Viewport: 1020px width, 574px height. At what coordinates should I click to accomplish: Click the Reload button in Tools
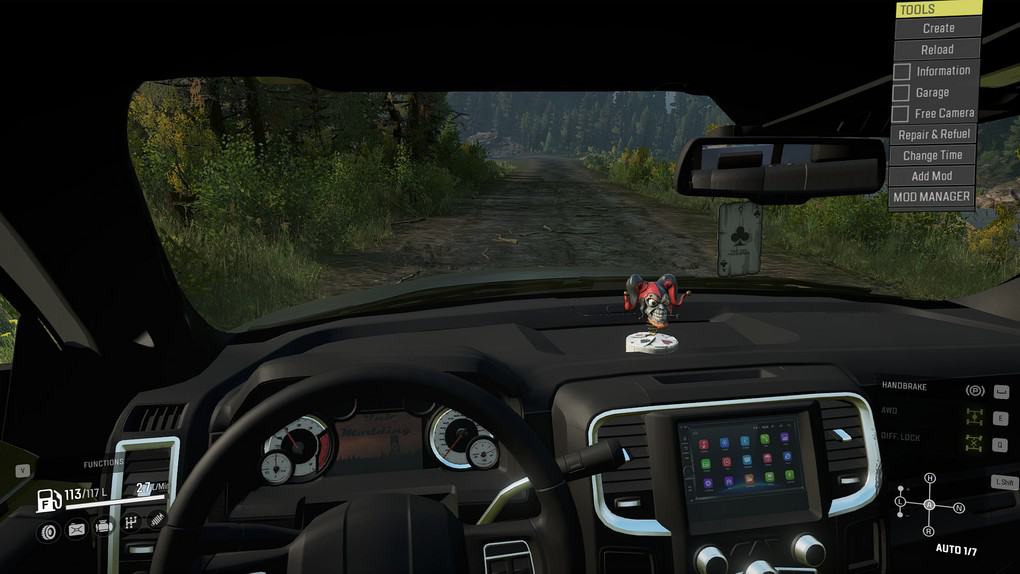(937, 49)
